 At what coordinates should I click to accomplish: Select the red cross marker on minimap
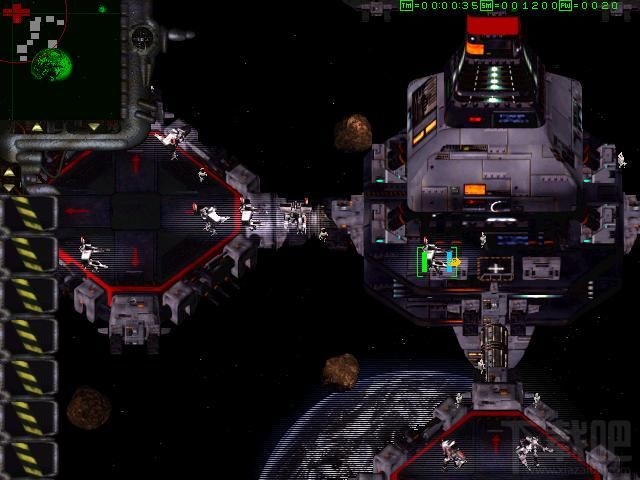point(16,13)
